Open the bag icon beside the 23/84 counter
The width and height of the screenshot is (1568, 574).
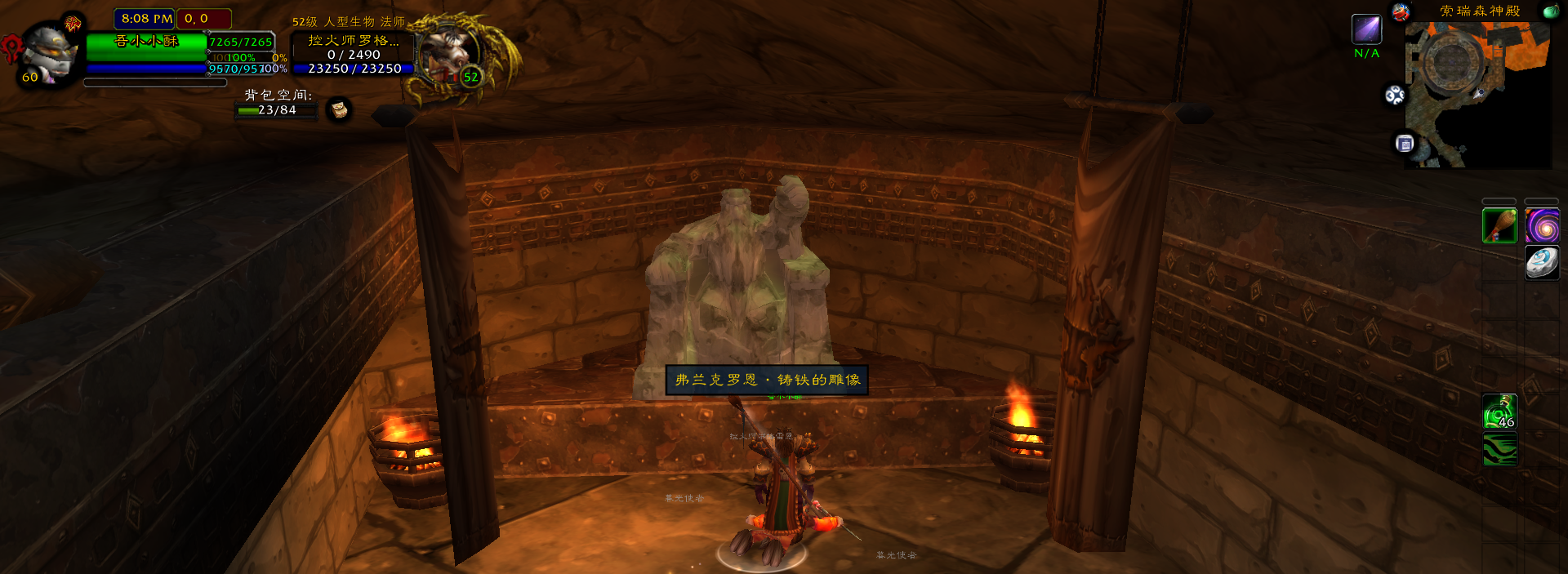coord(339,109)
